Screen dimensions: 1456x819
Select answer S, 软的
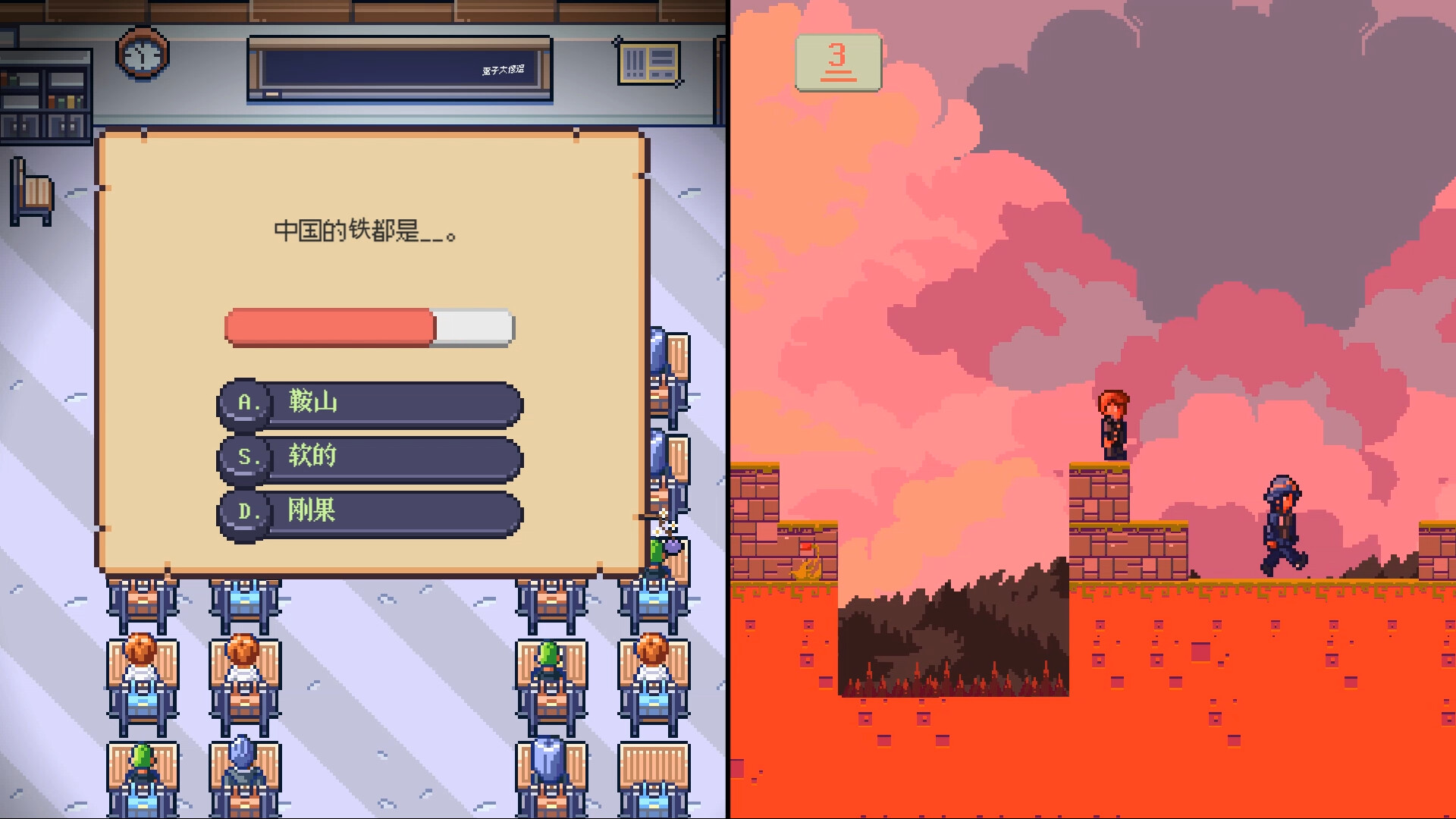tap(369, 457)
